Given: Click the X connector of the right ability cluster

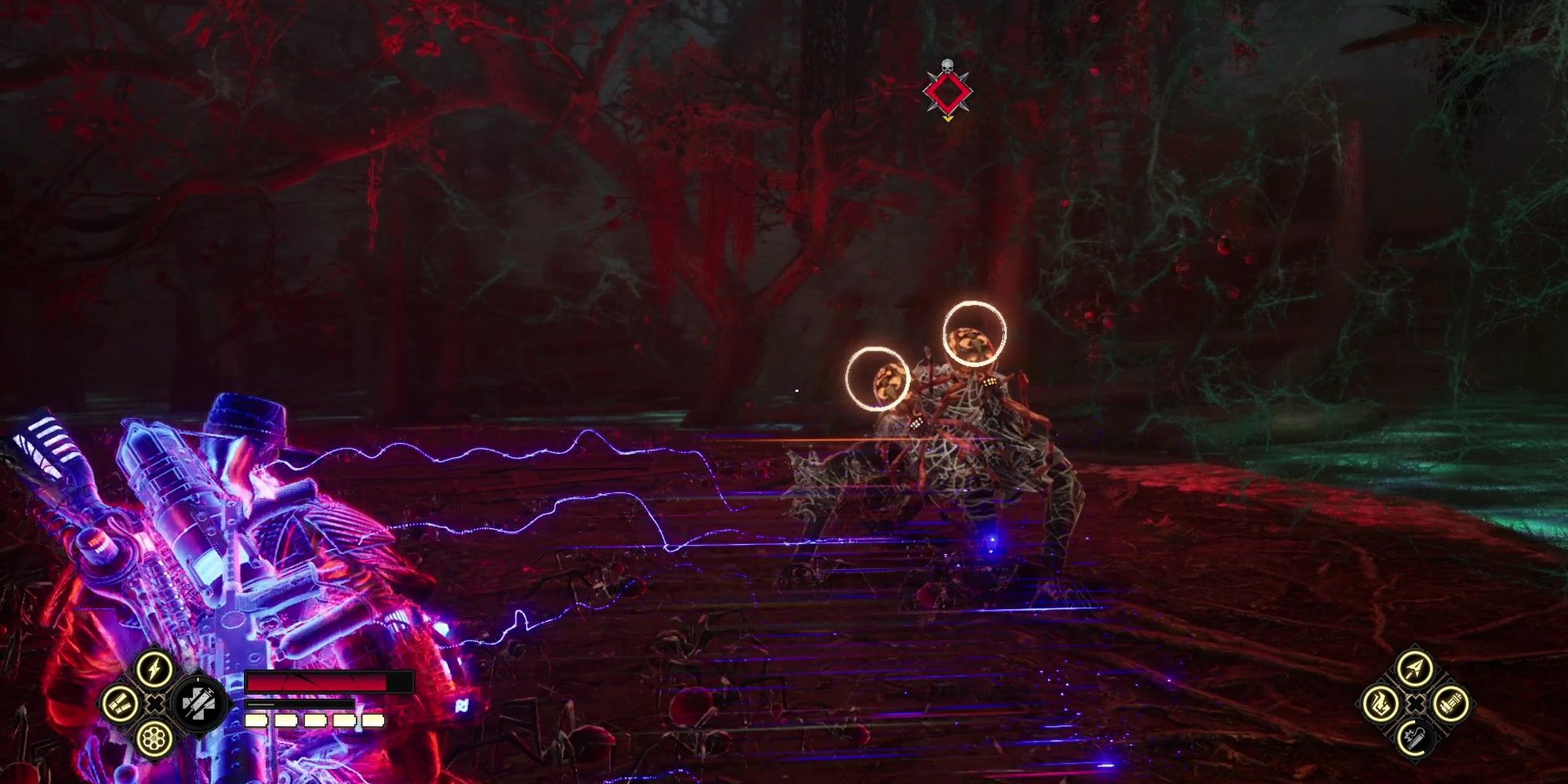Looking at the screenshot, I should pos(1416,705).
